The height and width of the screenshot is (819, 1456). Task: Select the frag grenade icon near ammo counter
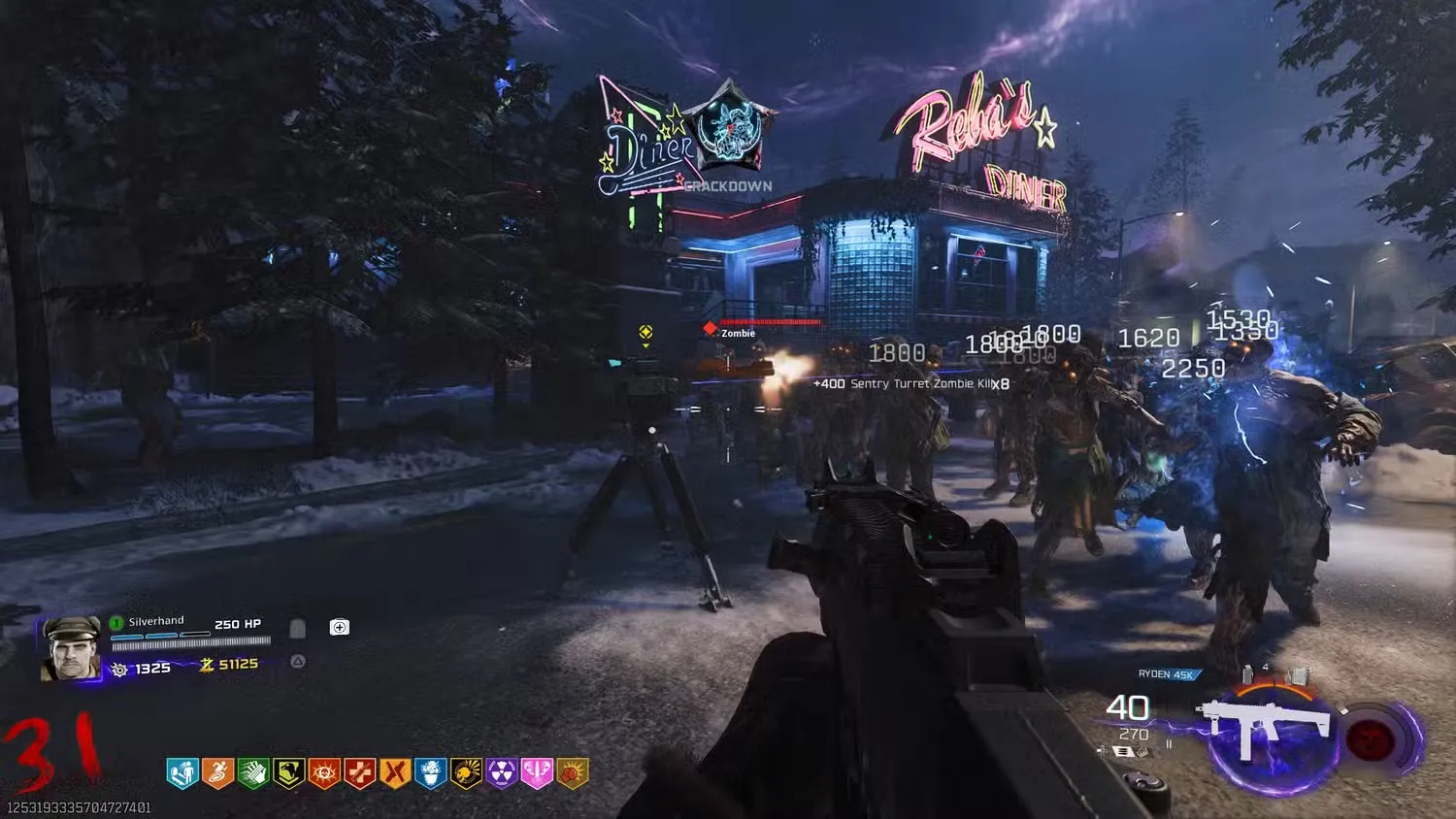click(1247, 672)
